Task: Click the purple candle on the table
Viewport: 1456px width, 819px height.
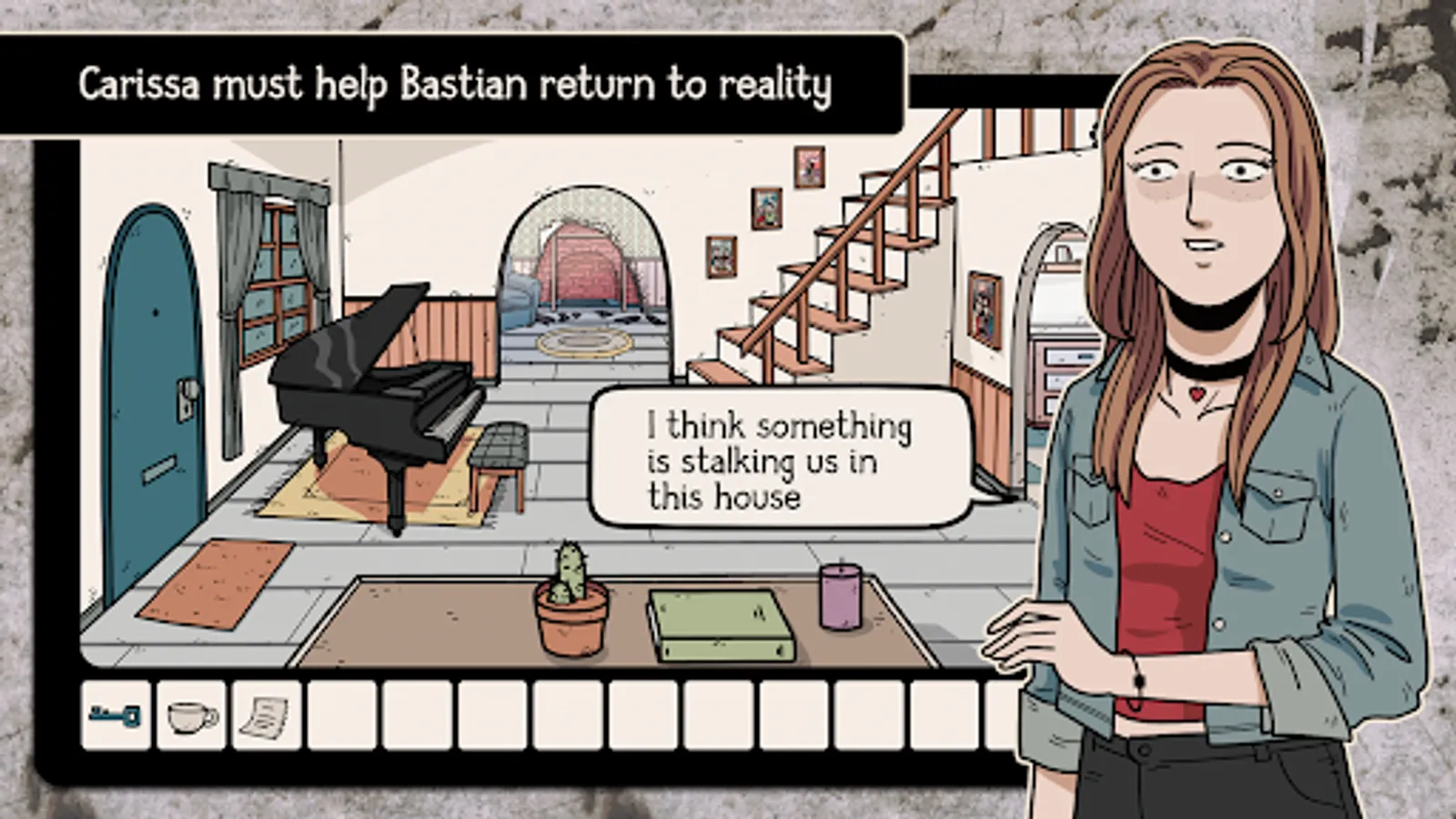Action: (x=839, y=596)
